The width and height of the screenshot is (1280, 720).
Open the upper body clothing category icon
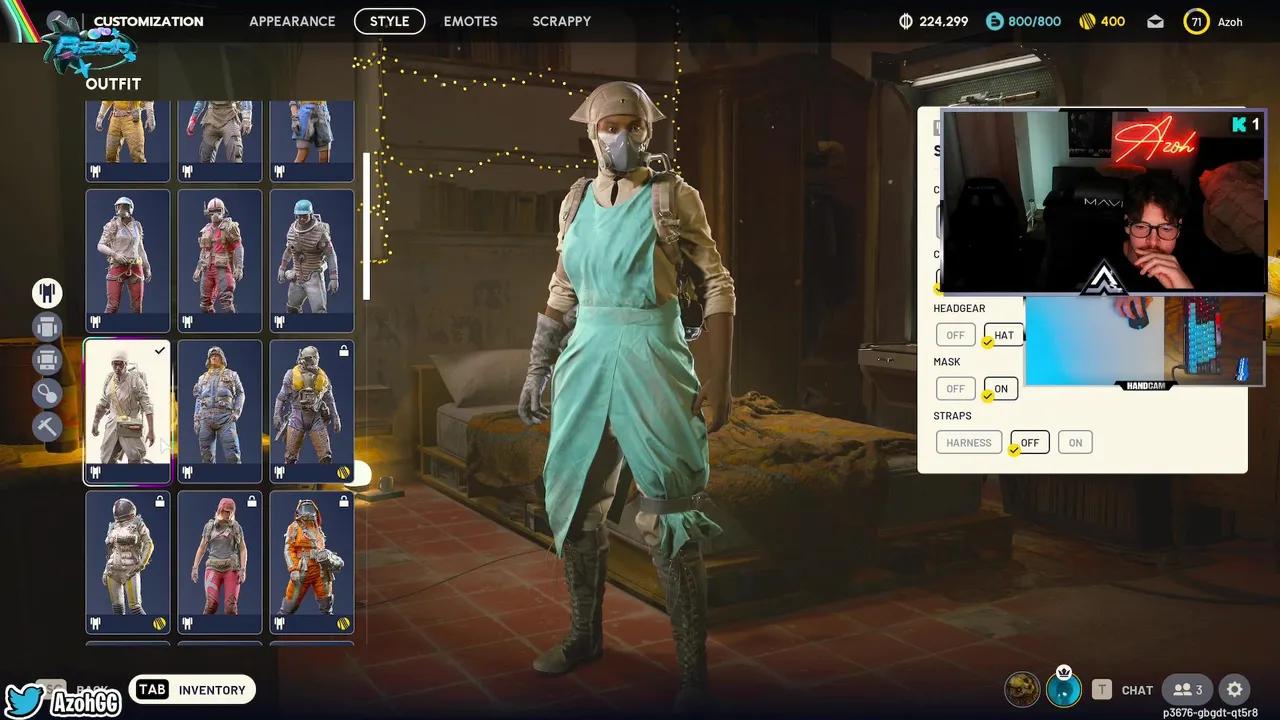point(47,327)
